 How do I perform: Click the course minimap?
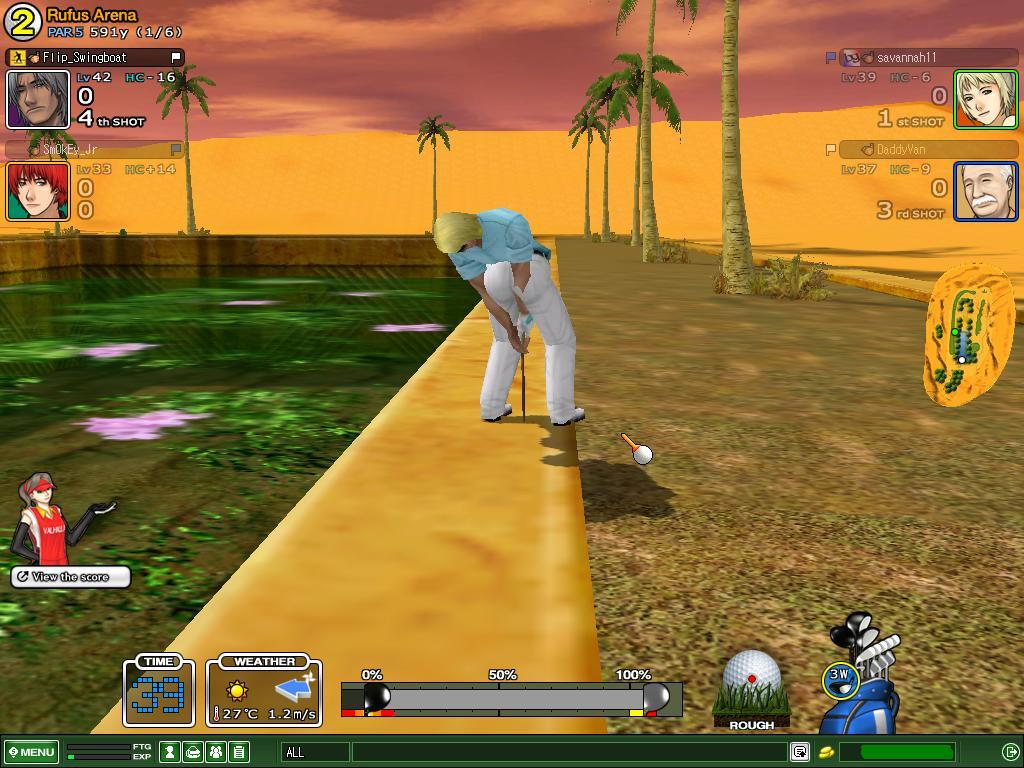click(964, 335)
